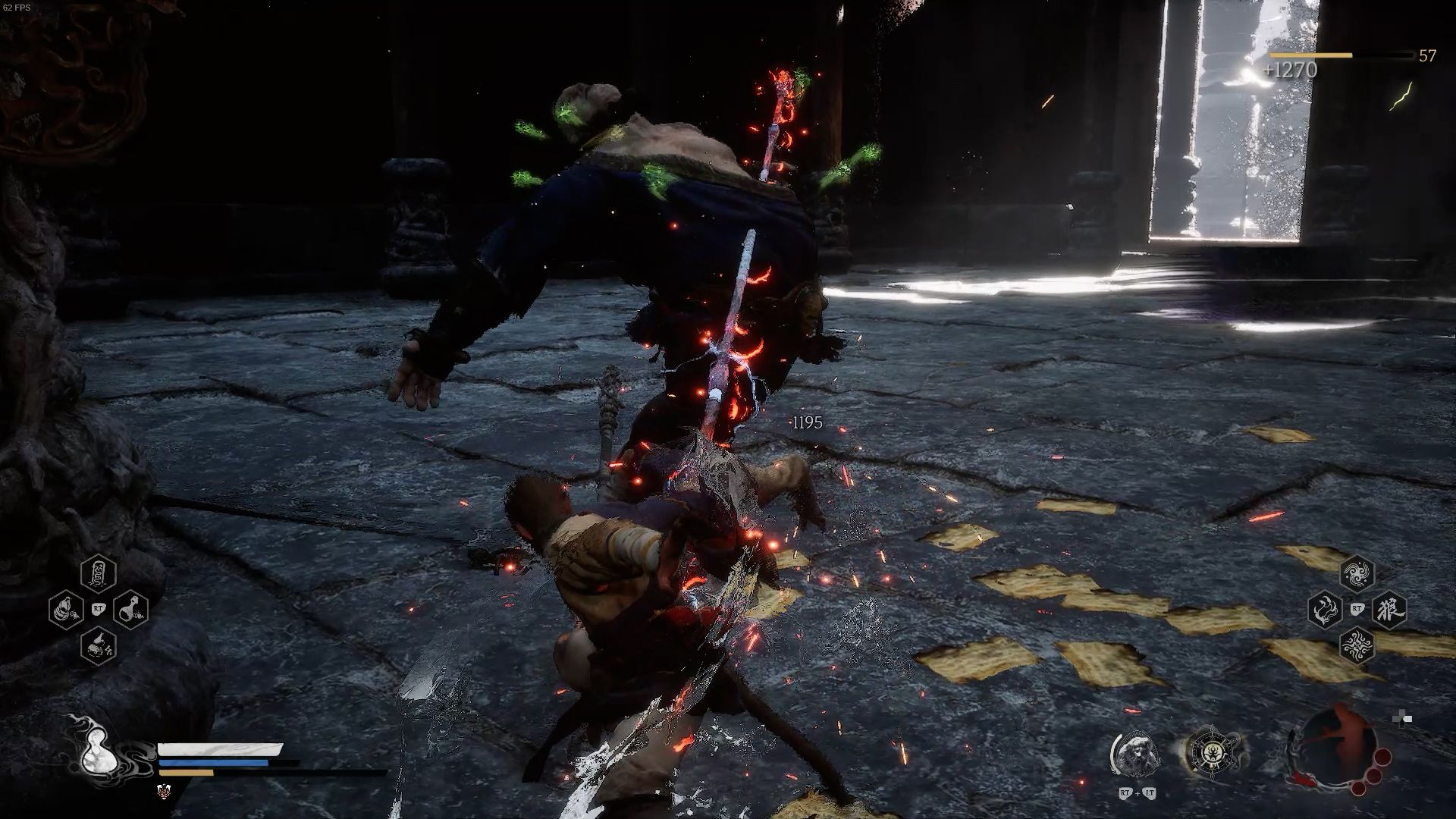
Task: Use the round flask medicine slot
Action: point(130,609)
